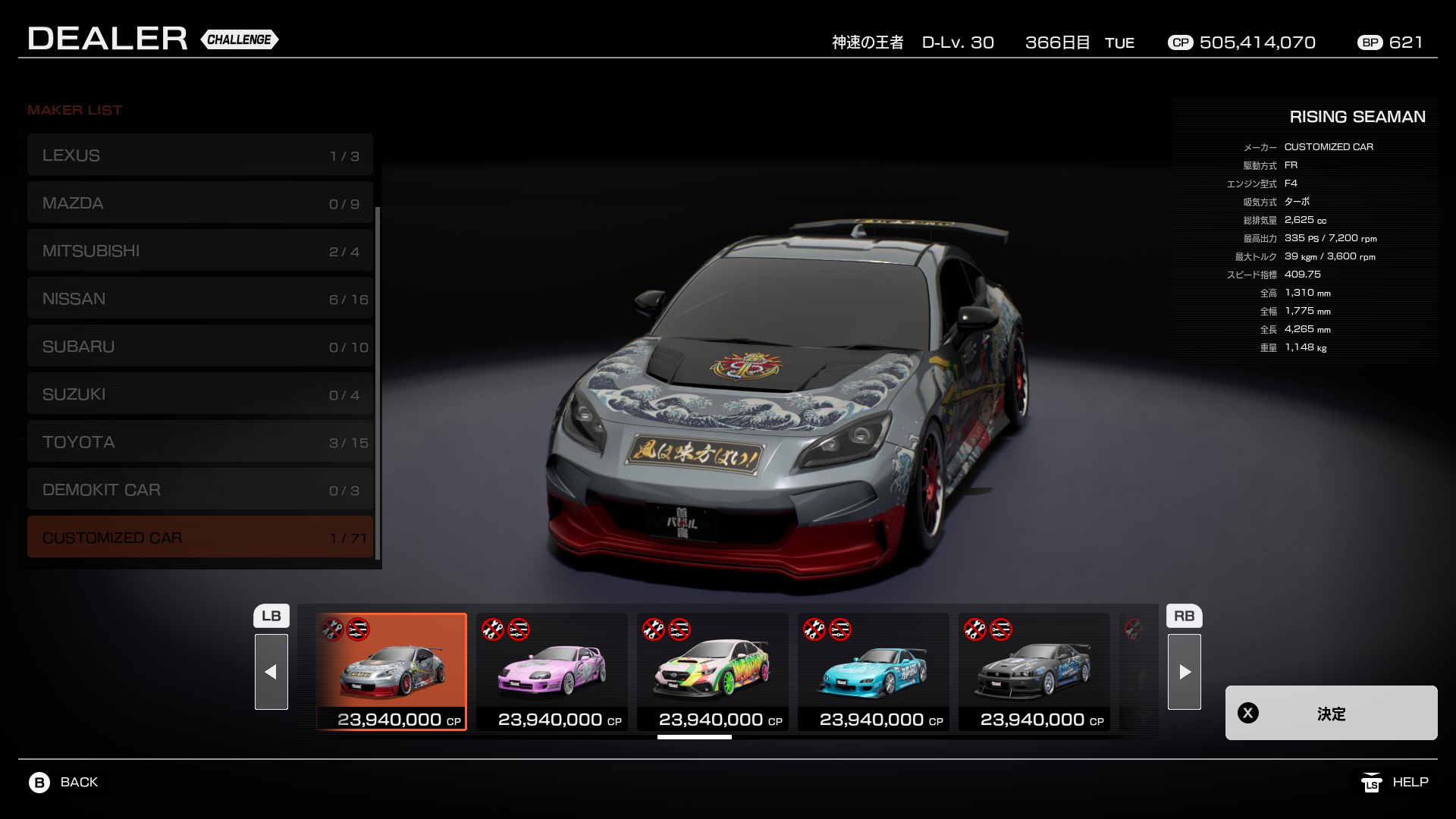Select the CUSTOMIZED CAR category
The image size is (1456, 819).
[200, 538]
